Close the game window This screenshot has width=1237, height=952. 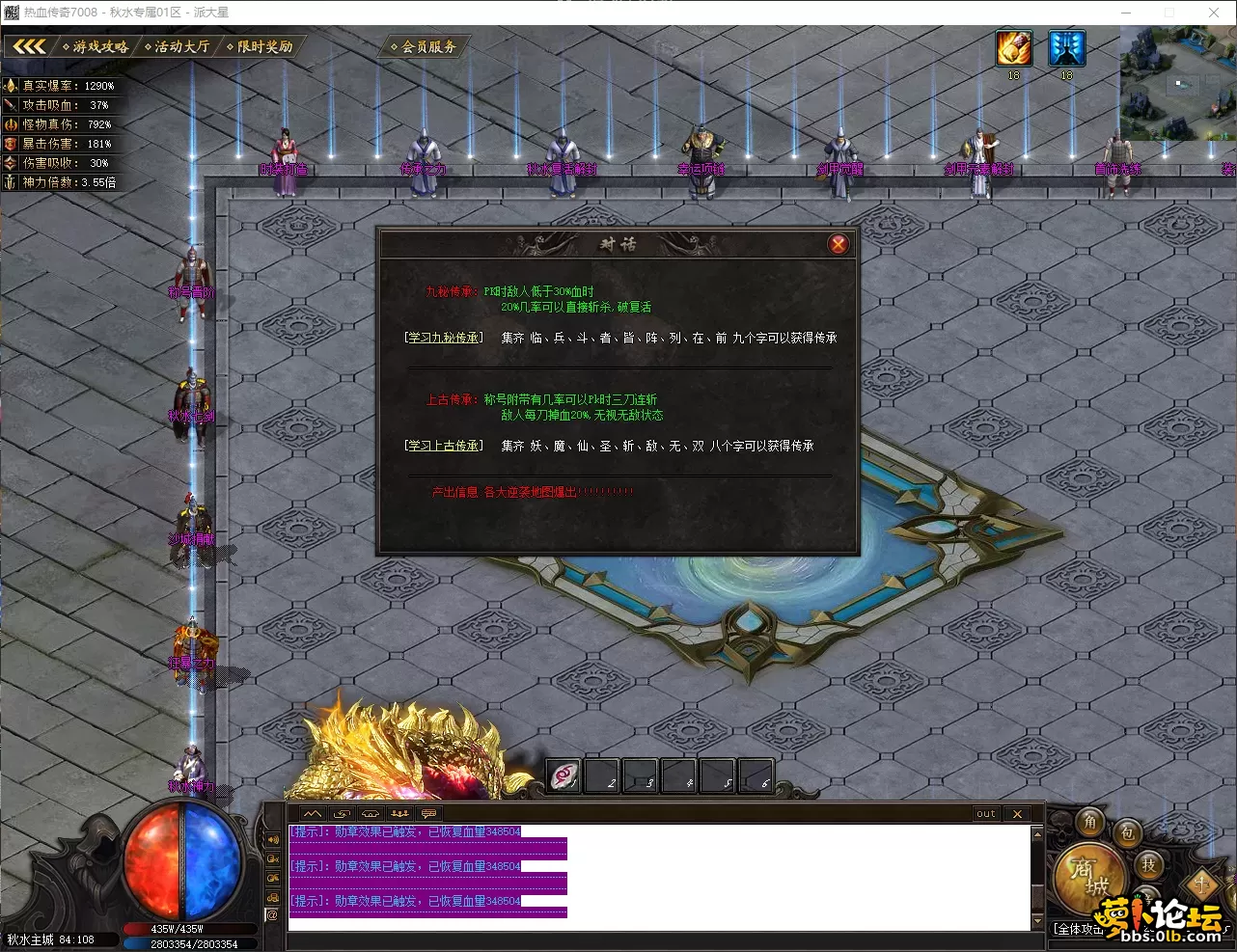[1214, 13]
